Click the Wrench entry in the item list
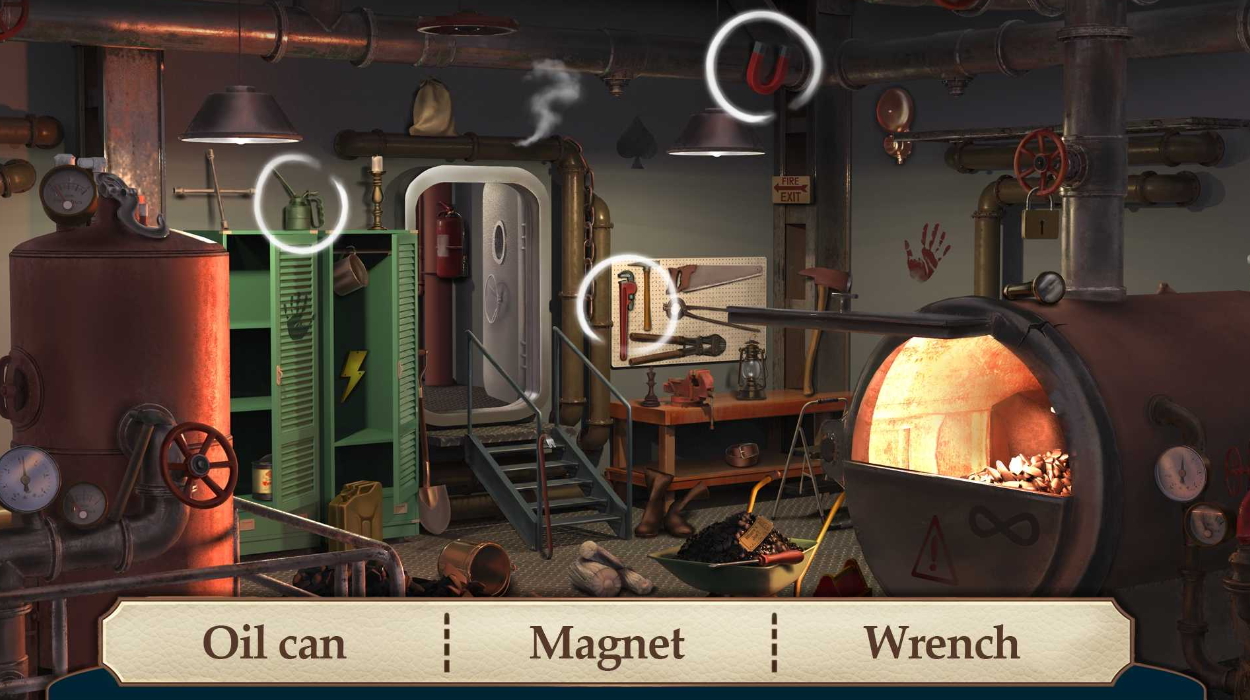1250x700 pixels. [x=941, y=643]
